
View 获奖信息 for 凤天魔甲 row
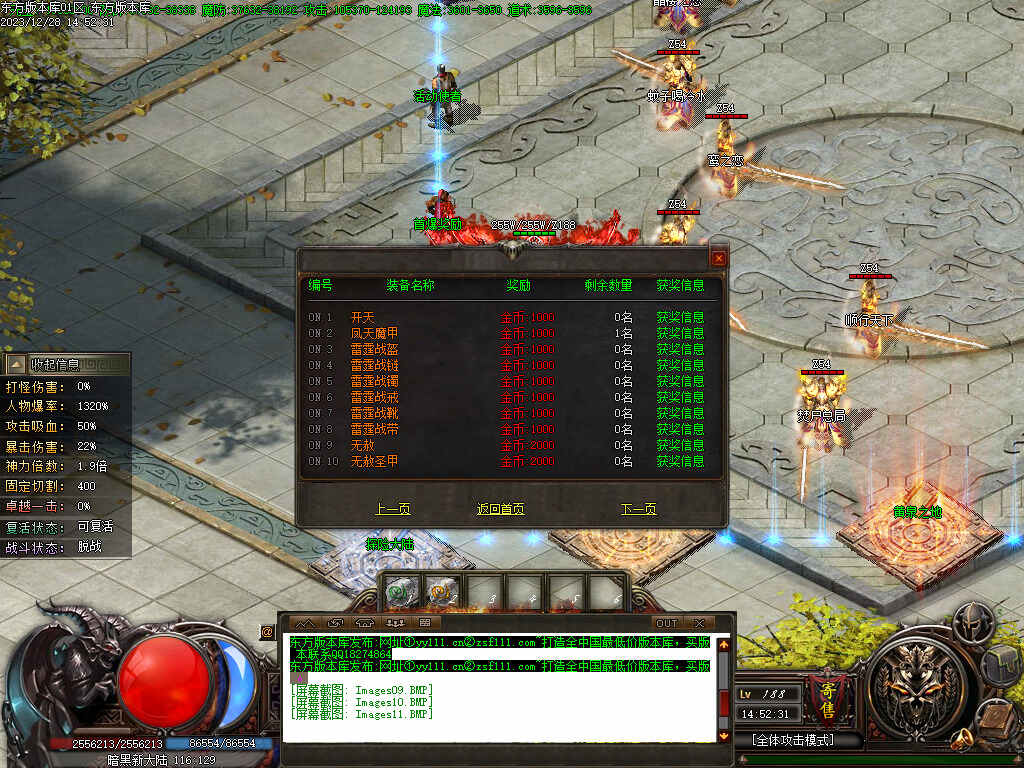(x=680, y=333)
